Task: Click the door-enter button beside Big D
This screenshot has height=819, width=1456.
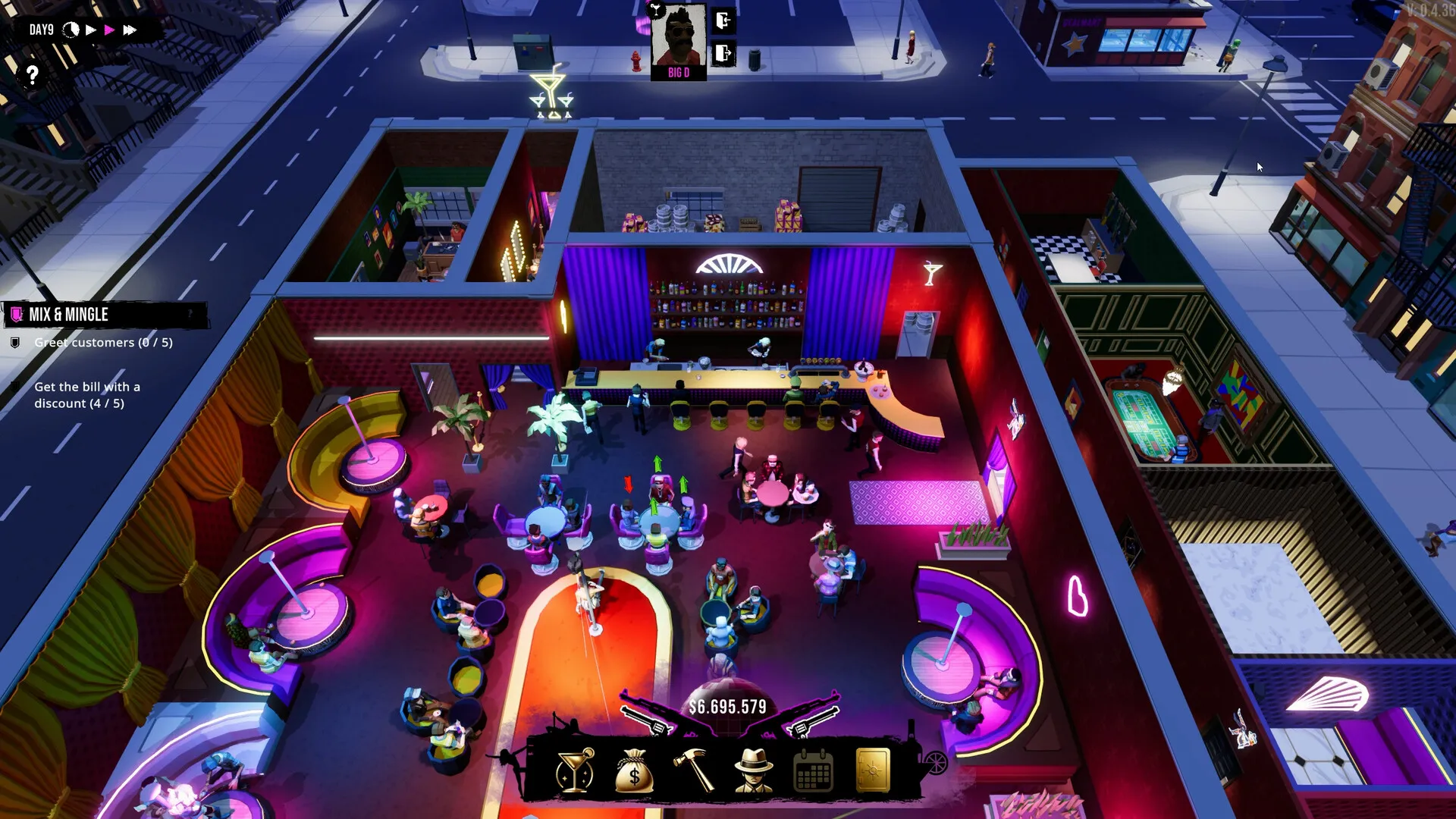Action: 723,20
